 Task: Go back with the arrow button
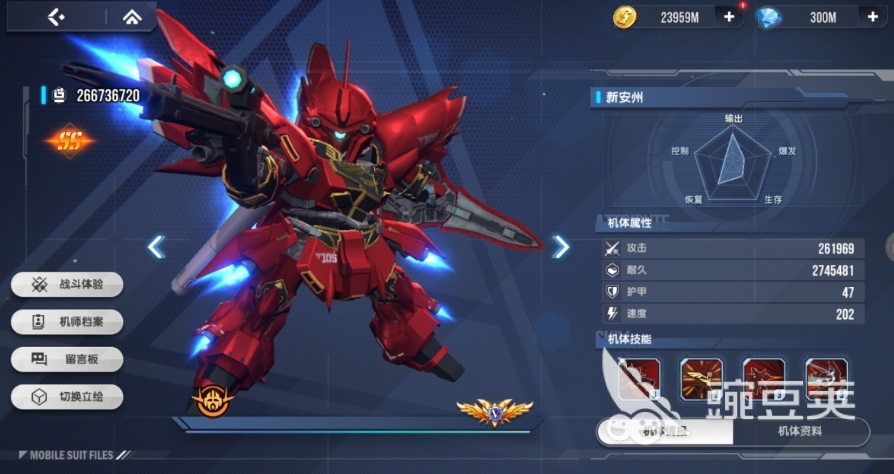pos(56,17)
